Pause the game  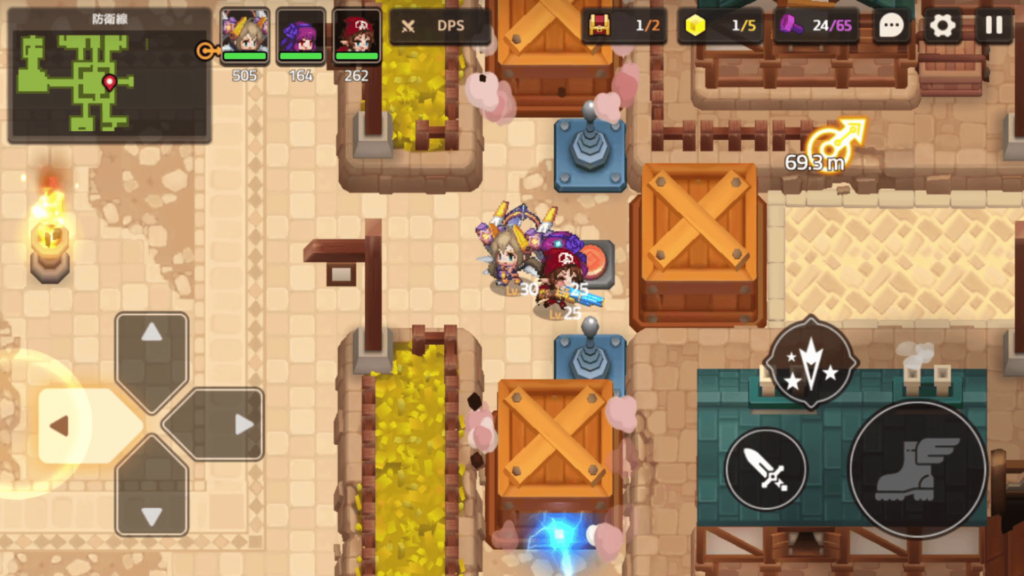coord(994,26)
